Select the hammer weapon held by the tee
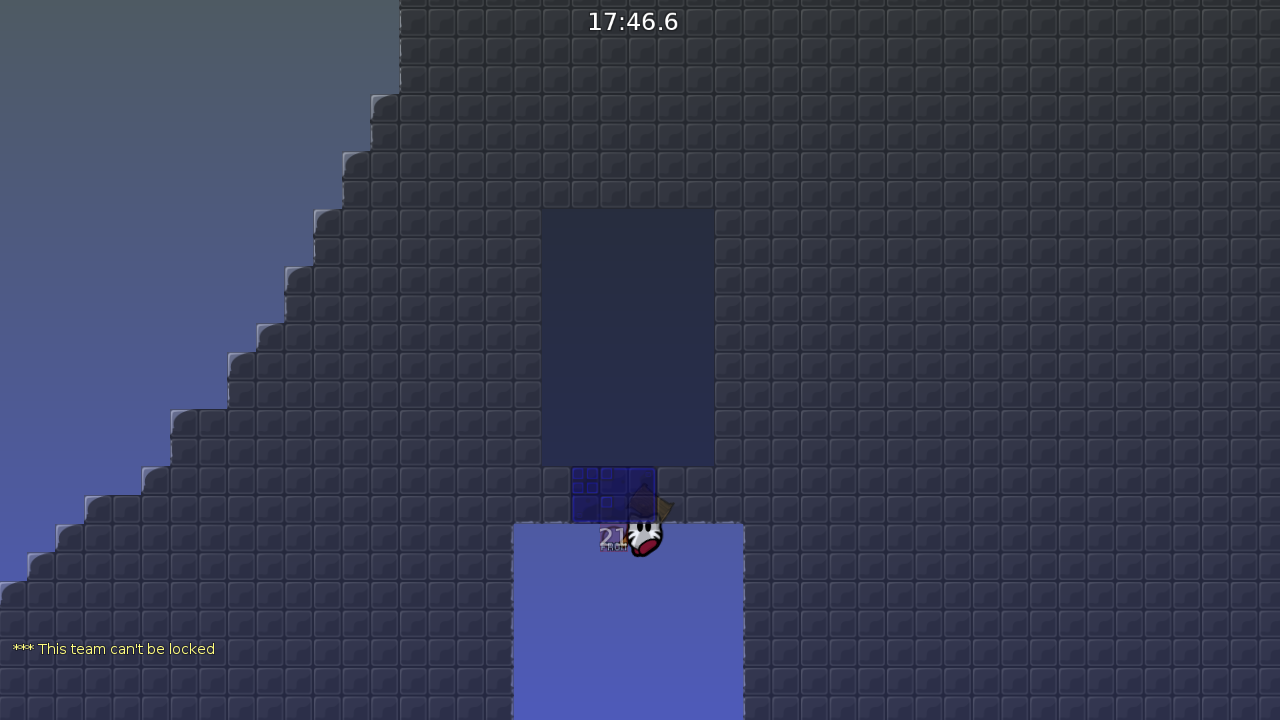This screenshot has height=720, width=1280. 665,507
